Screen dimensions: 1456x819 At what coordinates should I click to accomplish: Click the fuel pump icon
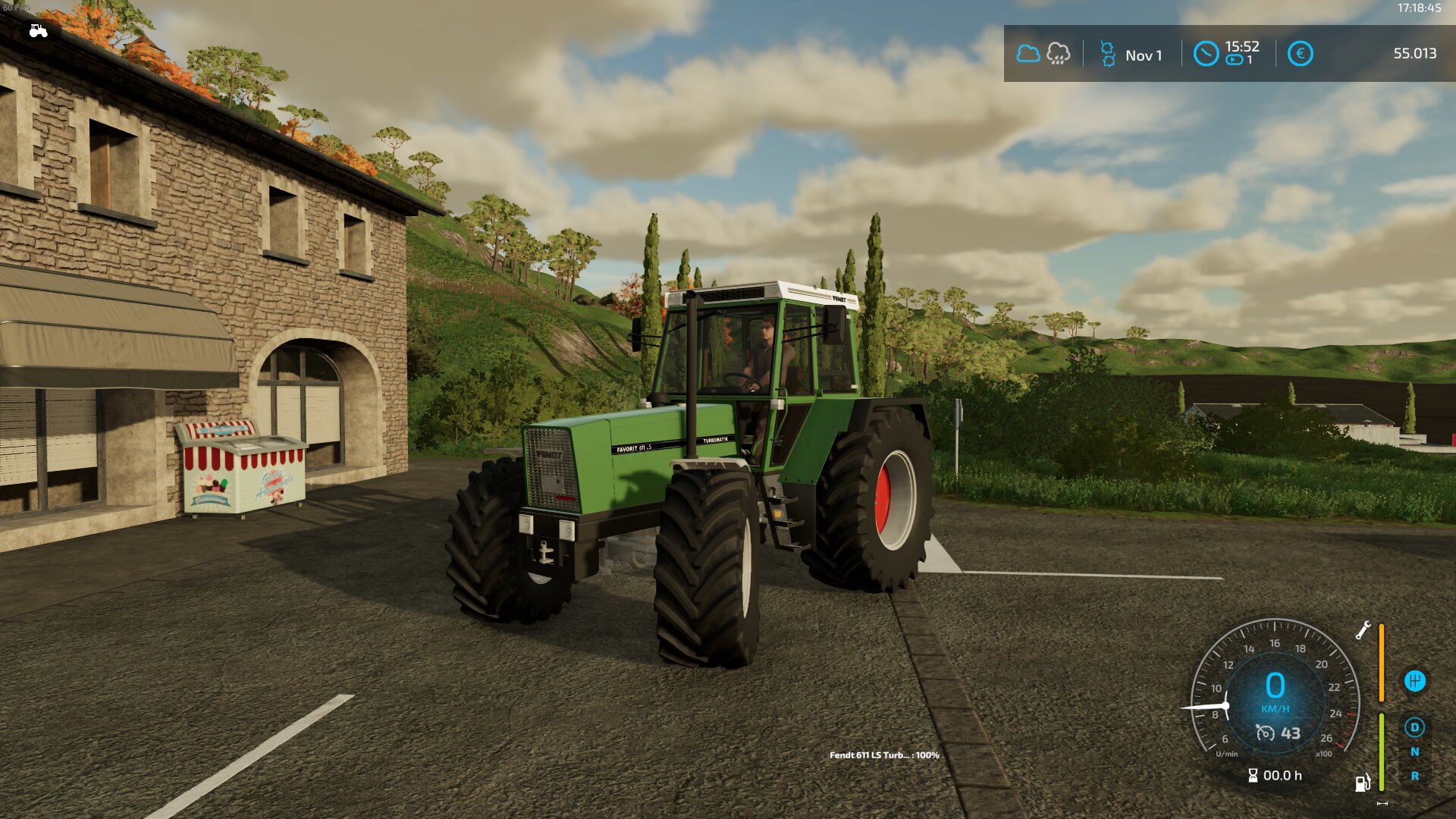[x=1363, y=783]
